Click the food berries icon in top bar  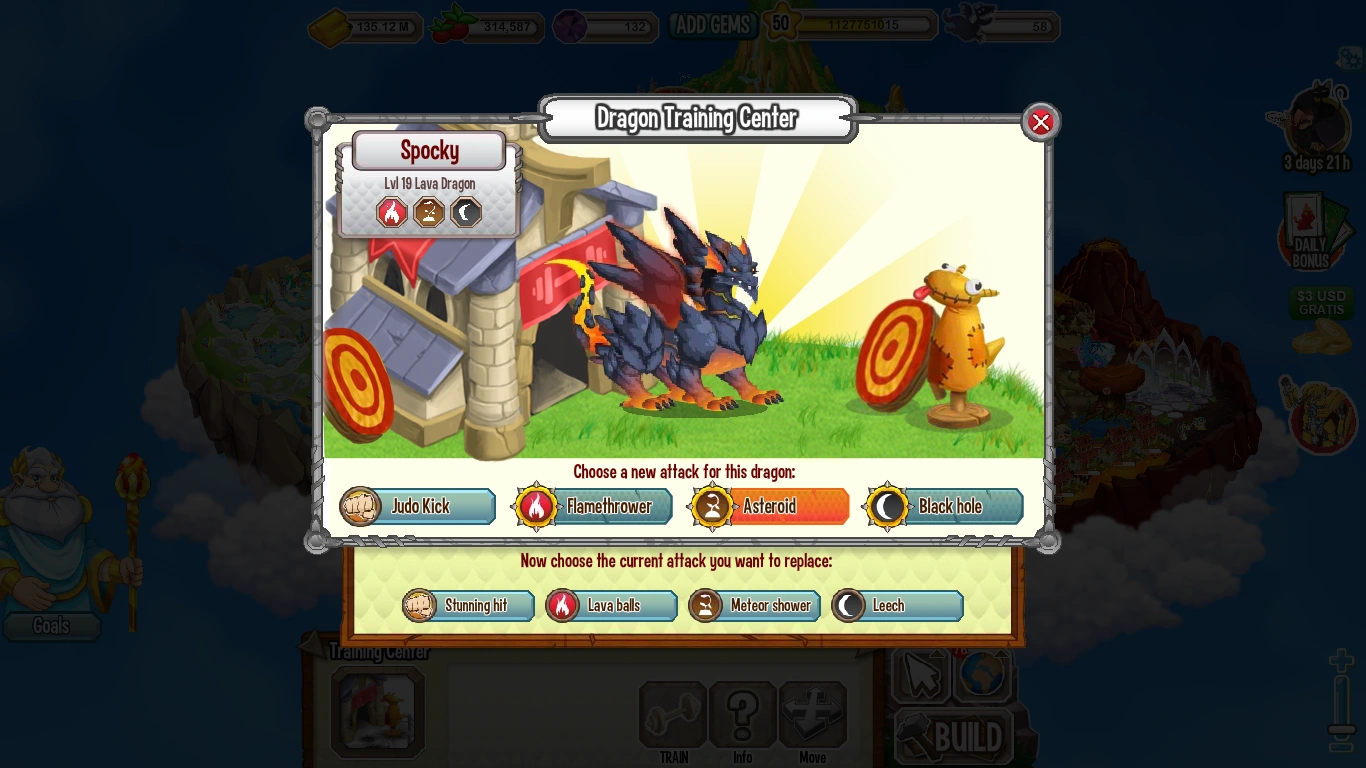[452, 25]
